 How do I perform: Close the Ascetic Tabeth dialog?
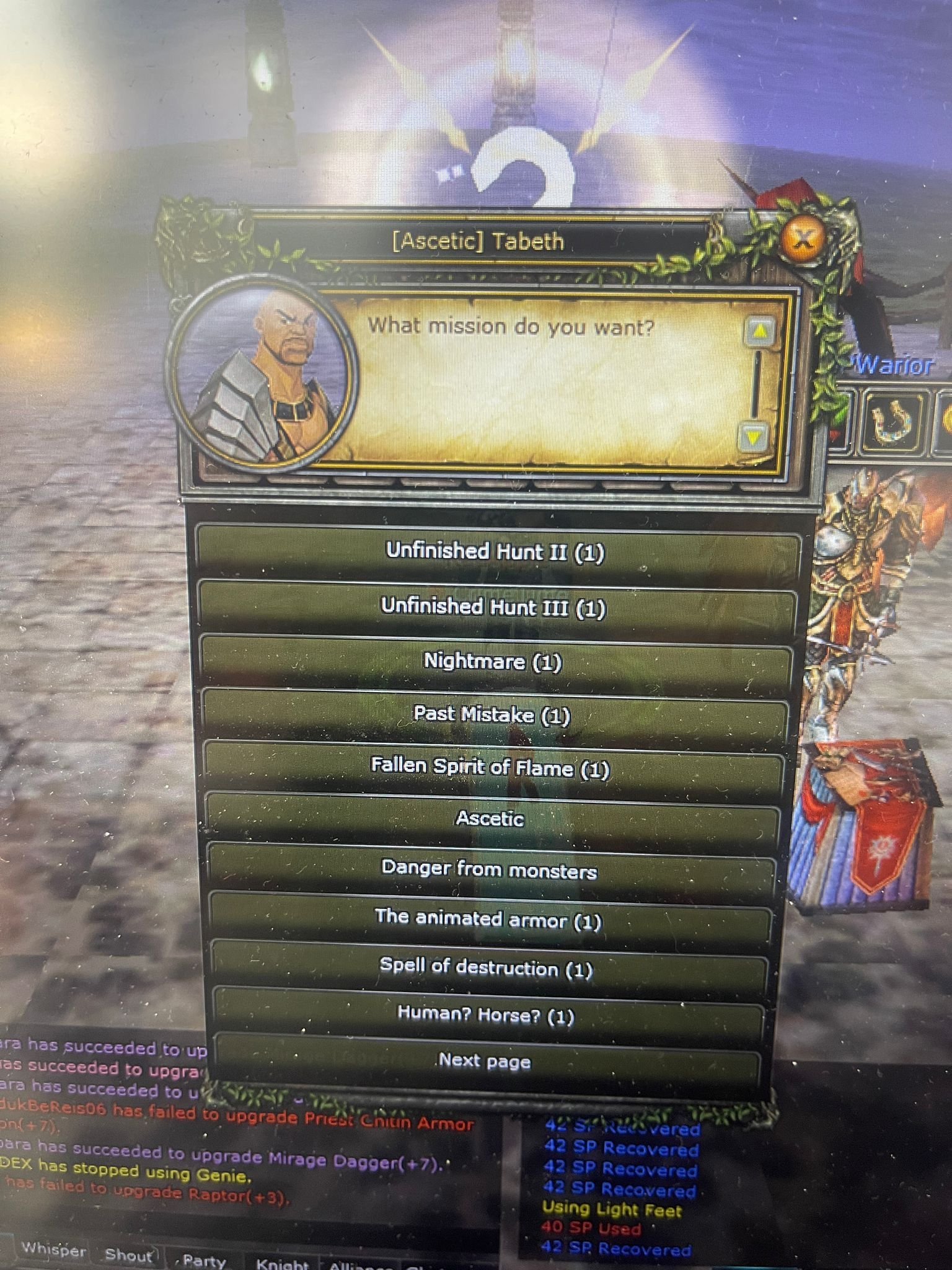point(803,238)
